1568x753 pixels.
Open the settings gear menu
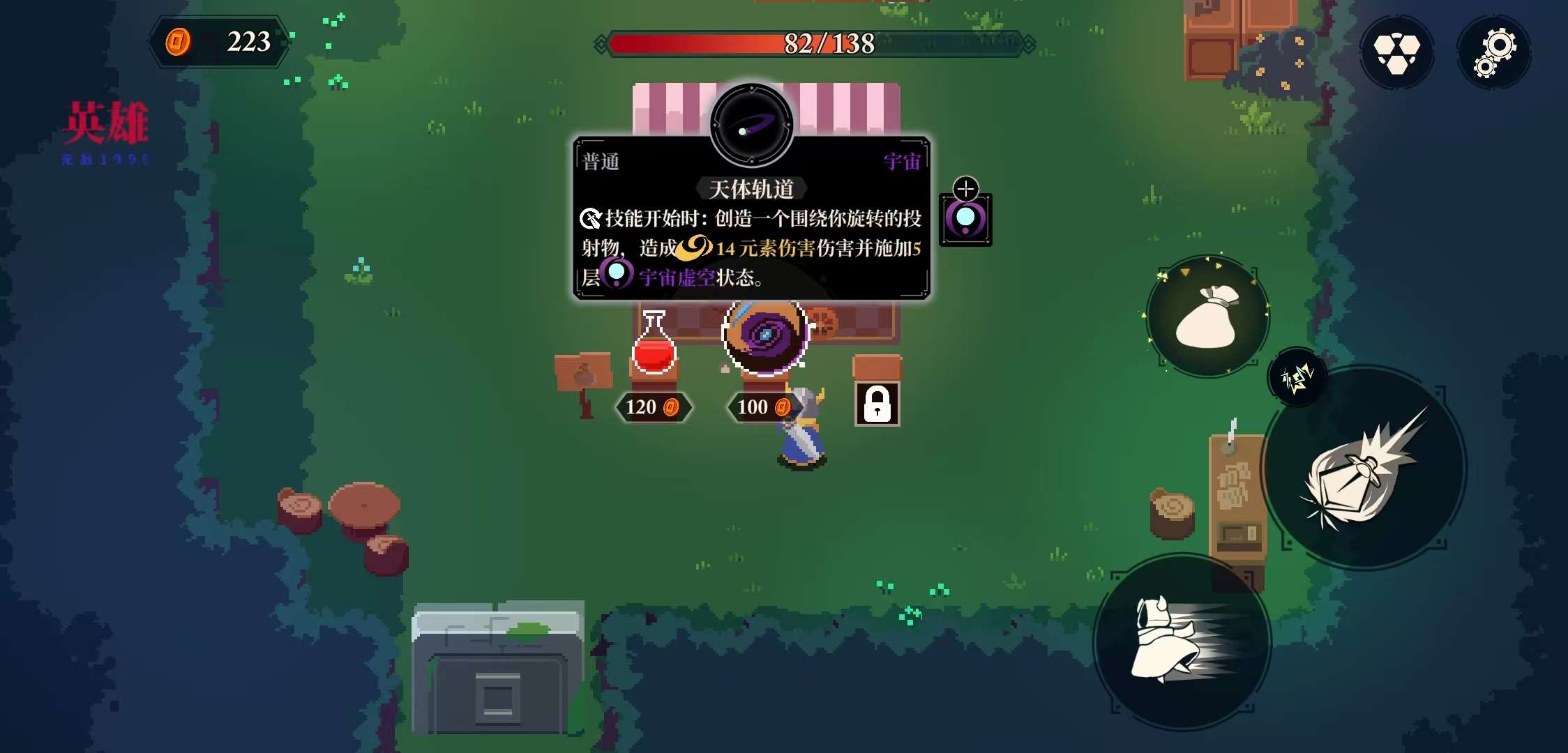(x=1493, y=52)
